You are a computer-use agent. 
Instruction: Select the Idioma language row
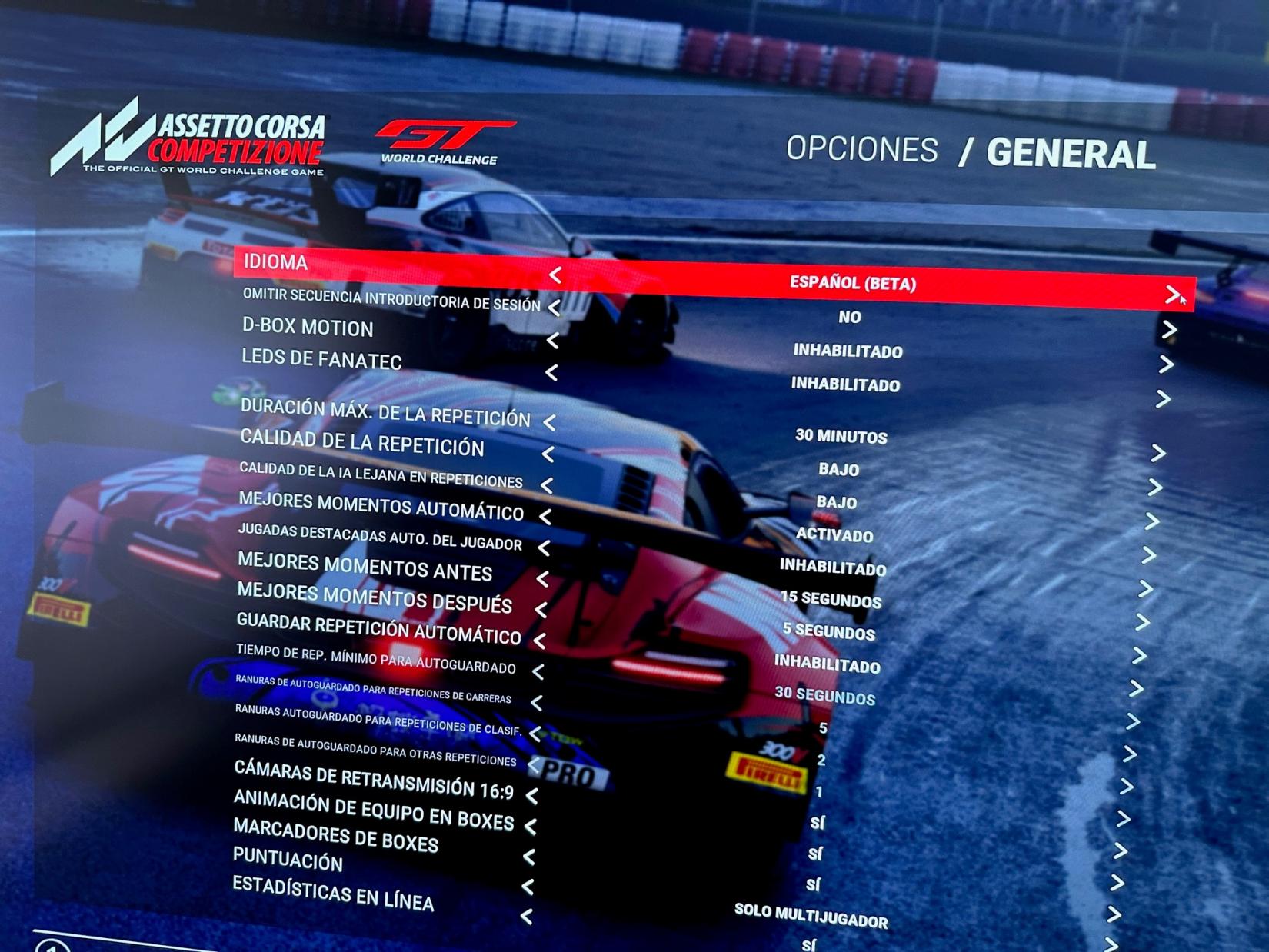[x=275, y=262]
